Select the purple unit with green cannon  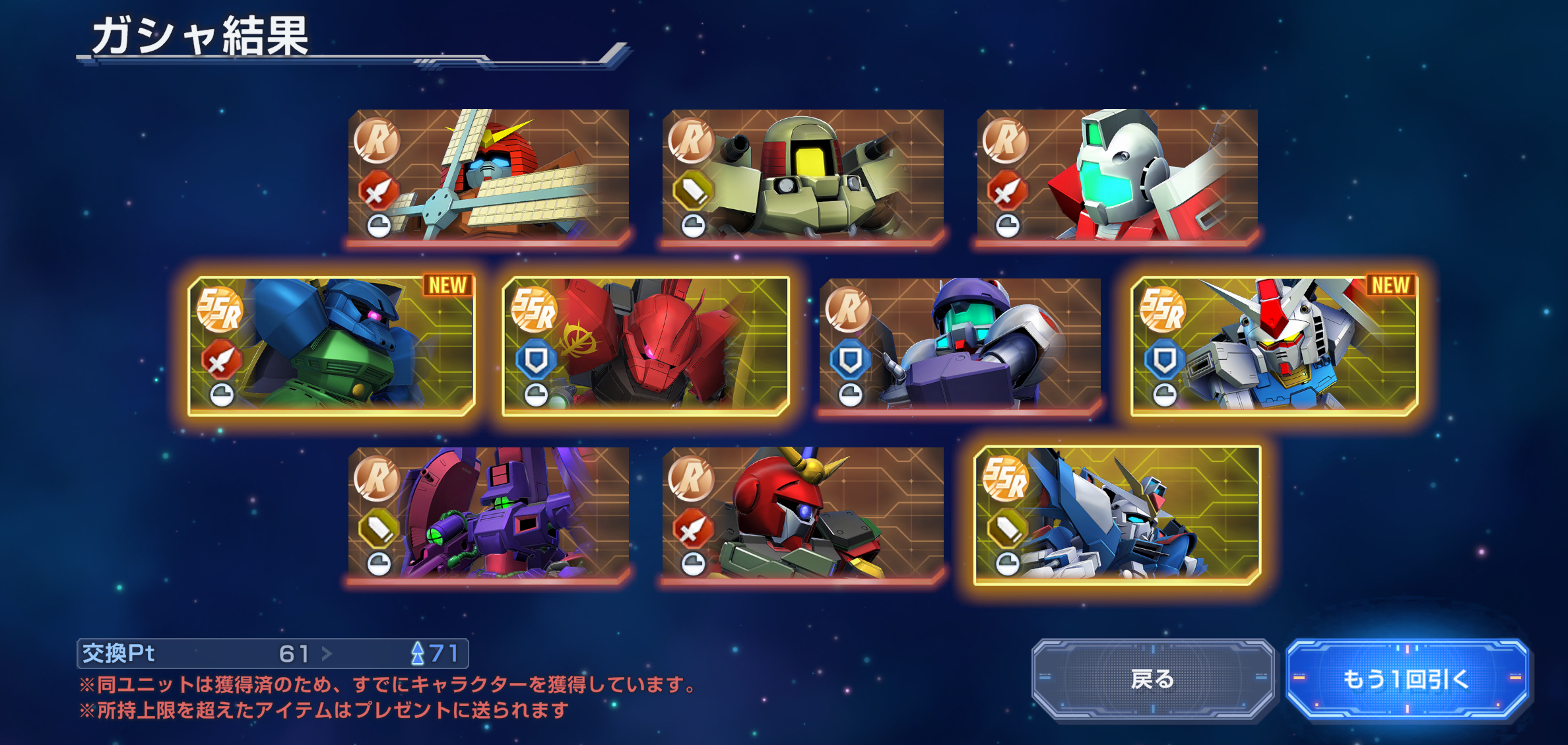(x=488, y=513)
